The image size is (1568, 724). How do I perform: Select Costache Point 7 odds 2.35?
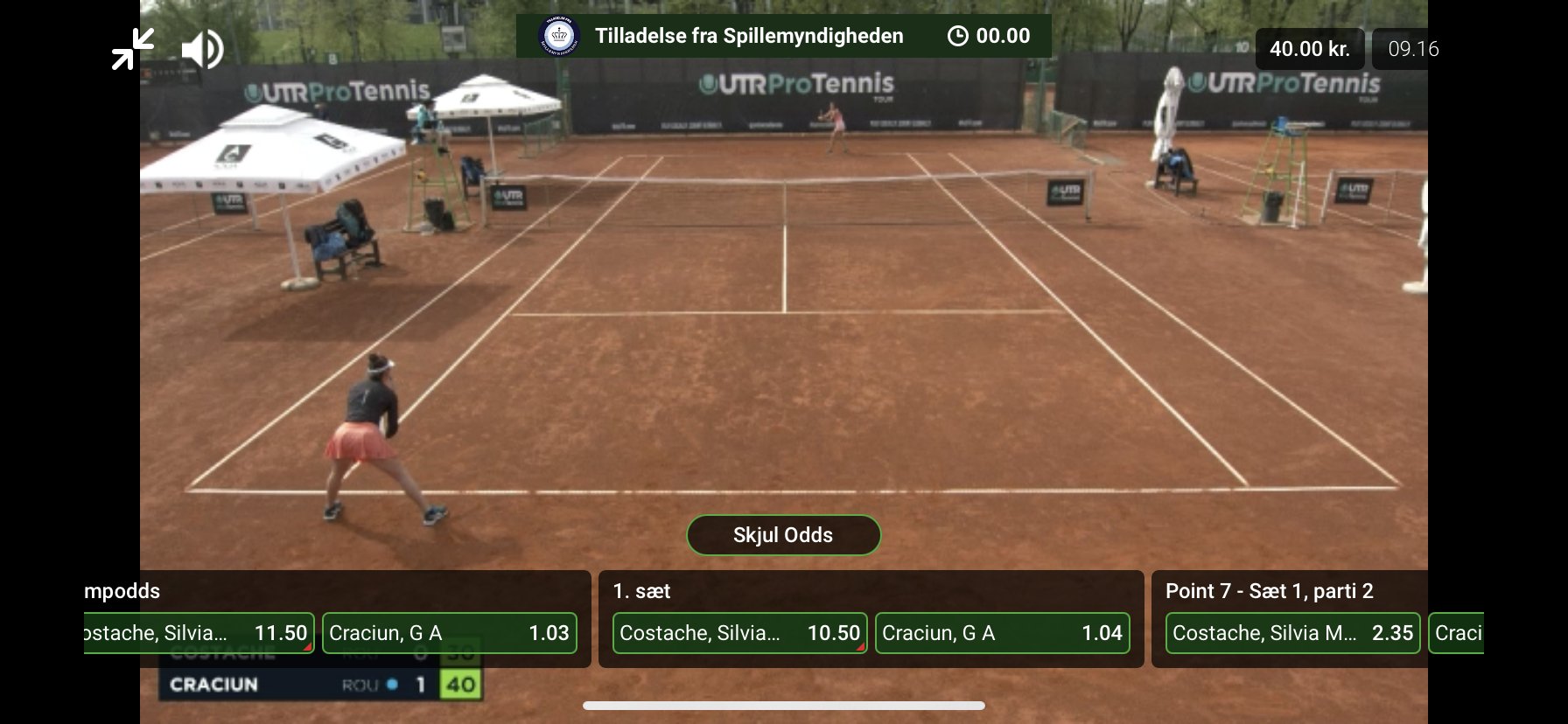[x=1292, y=633]
